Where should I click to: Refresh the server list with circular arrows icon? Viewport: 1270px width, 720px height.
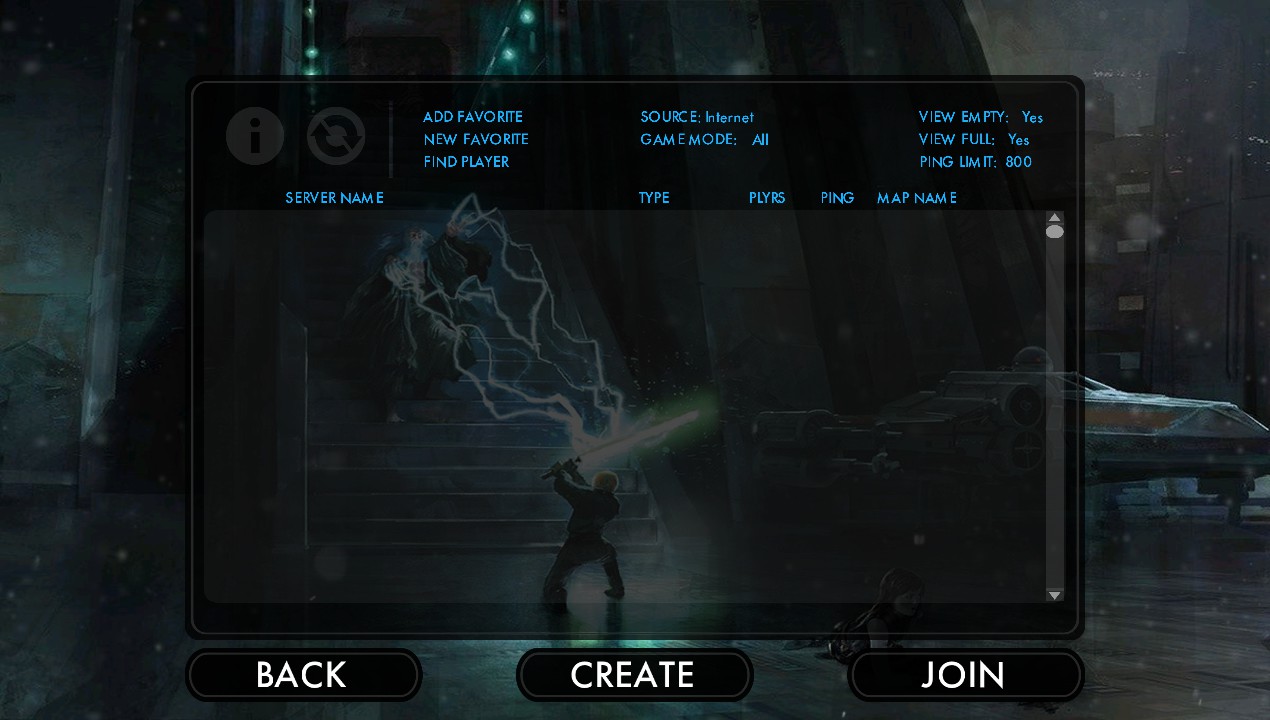click(x=335, y=136)
